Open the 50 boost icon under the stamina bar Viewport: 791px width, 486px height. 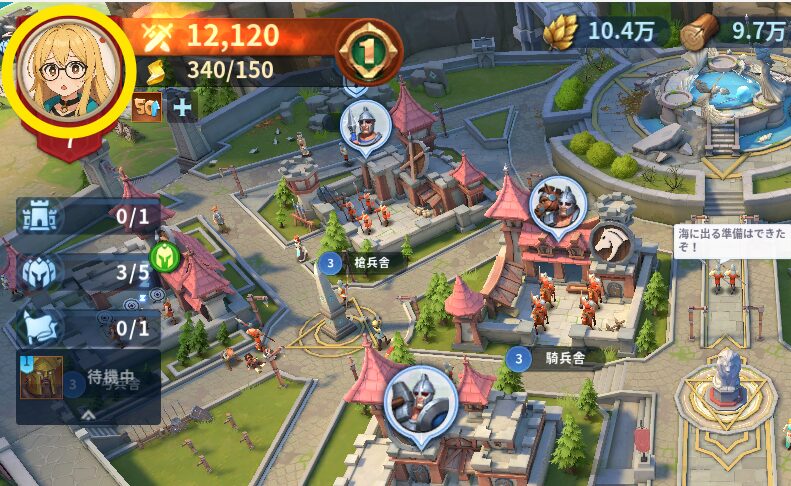click(x=147, y=105)
